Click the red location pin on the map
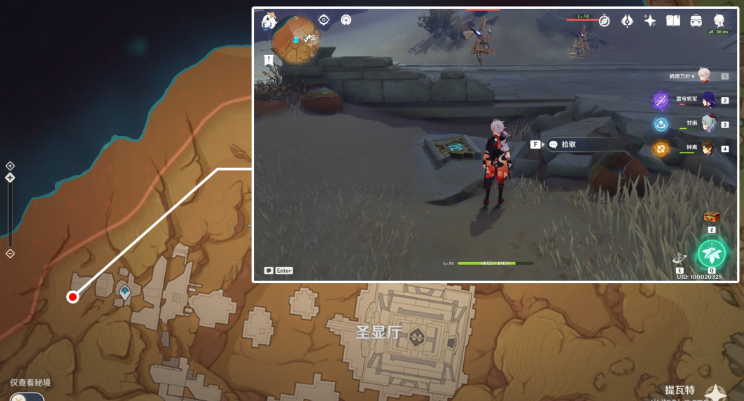This screenshot has height=401, width=744. (72, 296)
